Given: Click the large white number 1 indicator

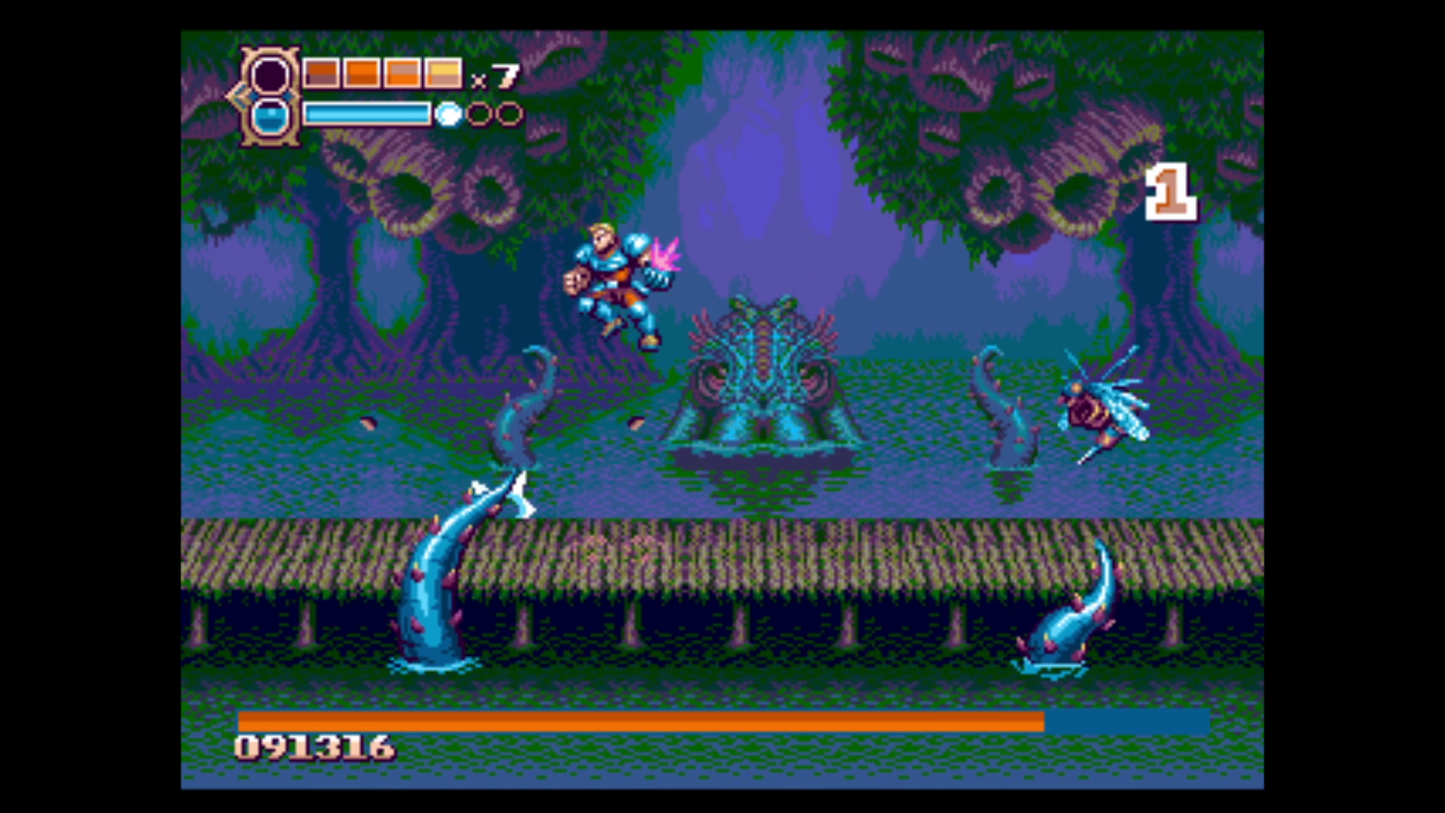Looking at the screenshot, I should click(1172, 190).
